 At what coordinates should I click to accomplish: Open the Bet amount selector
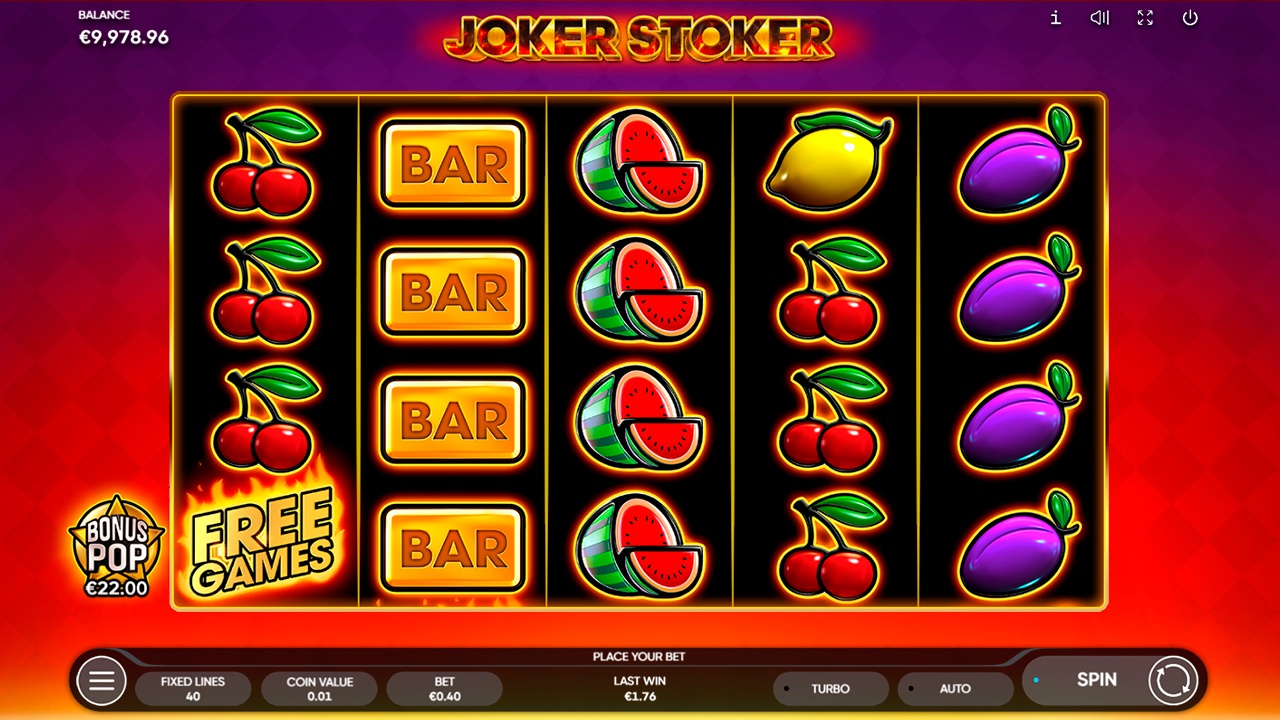point(445,688)
